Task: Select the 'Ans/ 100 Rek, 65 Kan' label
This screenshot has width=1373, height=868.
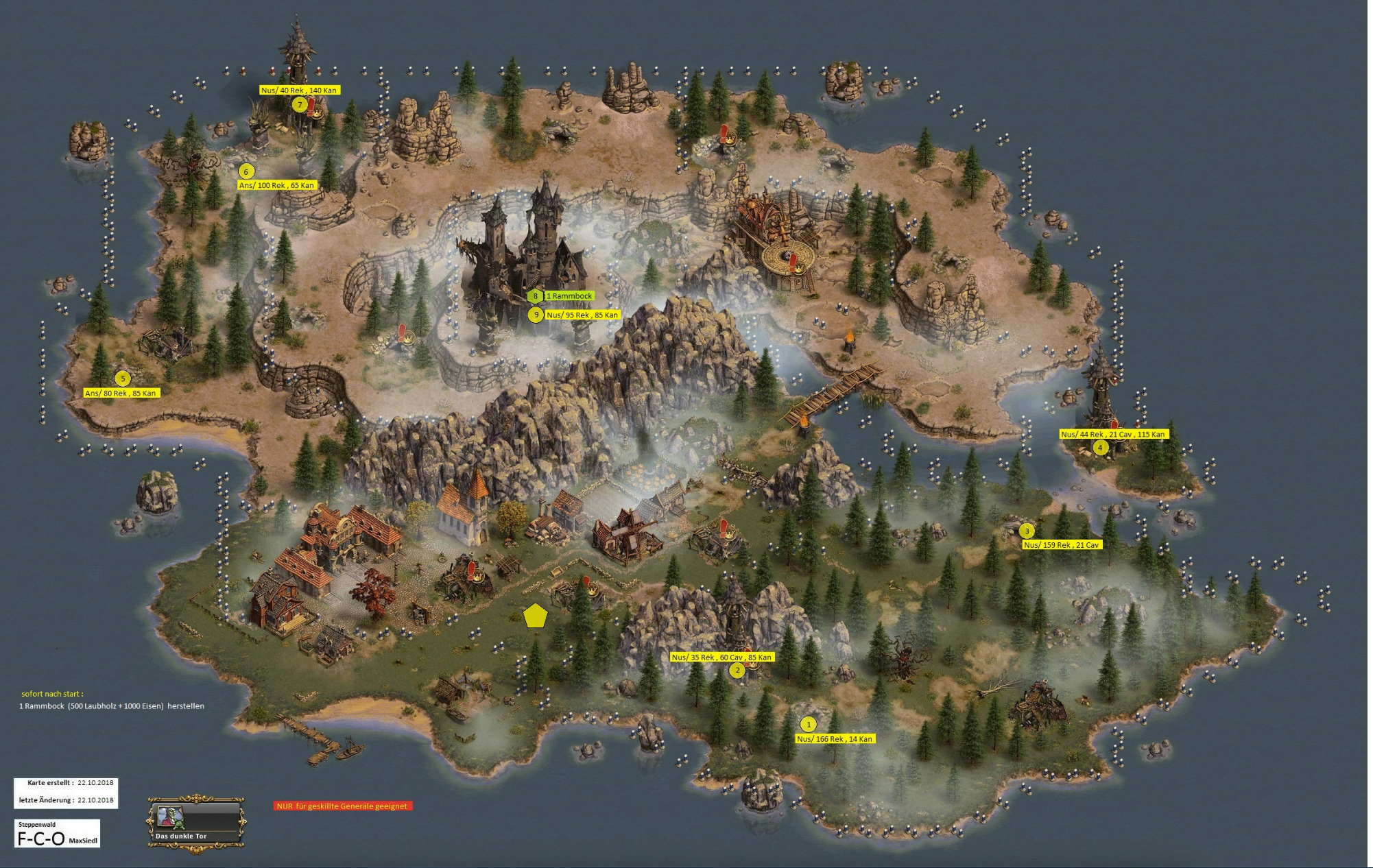Action: click(276, 185)
